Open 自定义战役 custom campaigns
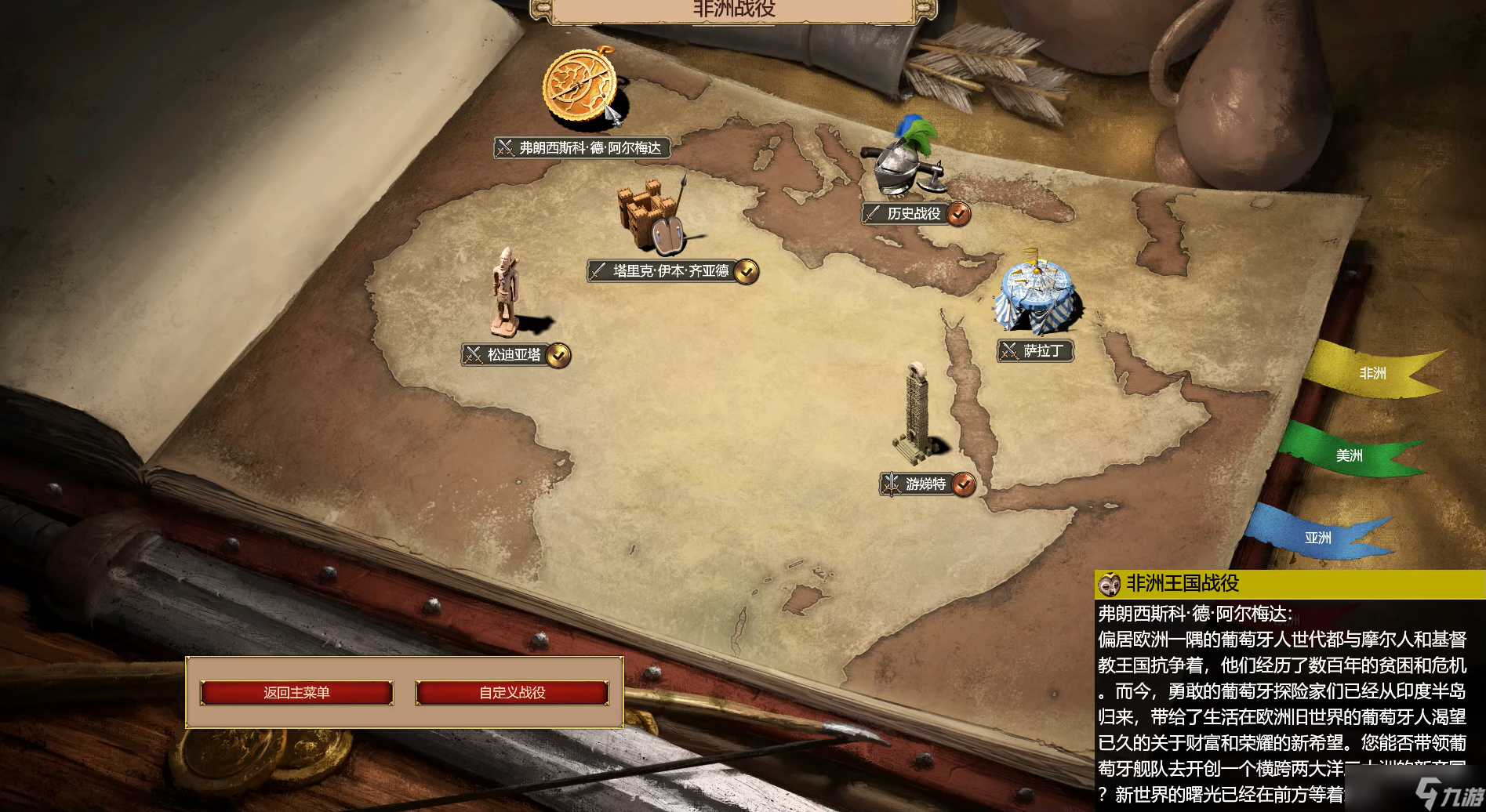The image size is (1486, 812). [x=512, y=693]
